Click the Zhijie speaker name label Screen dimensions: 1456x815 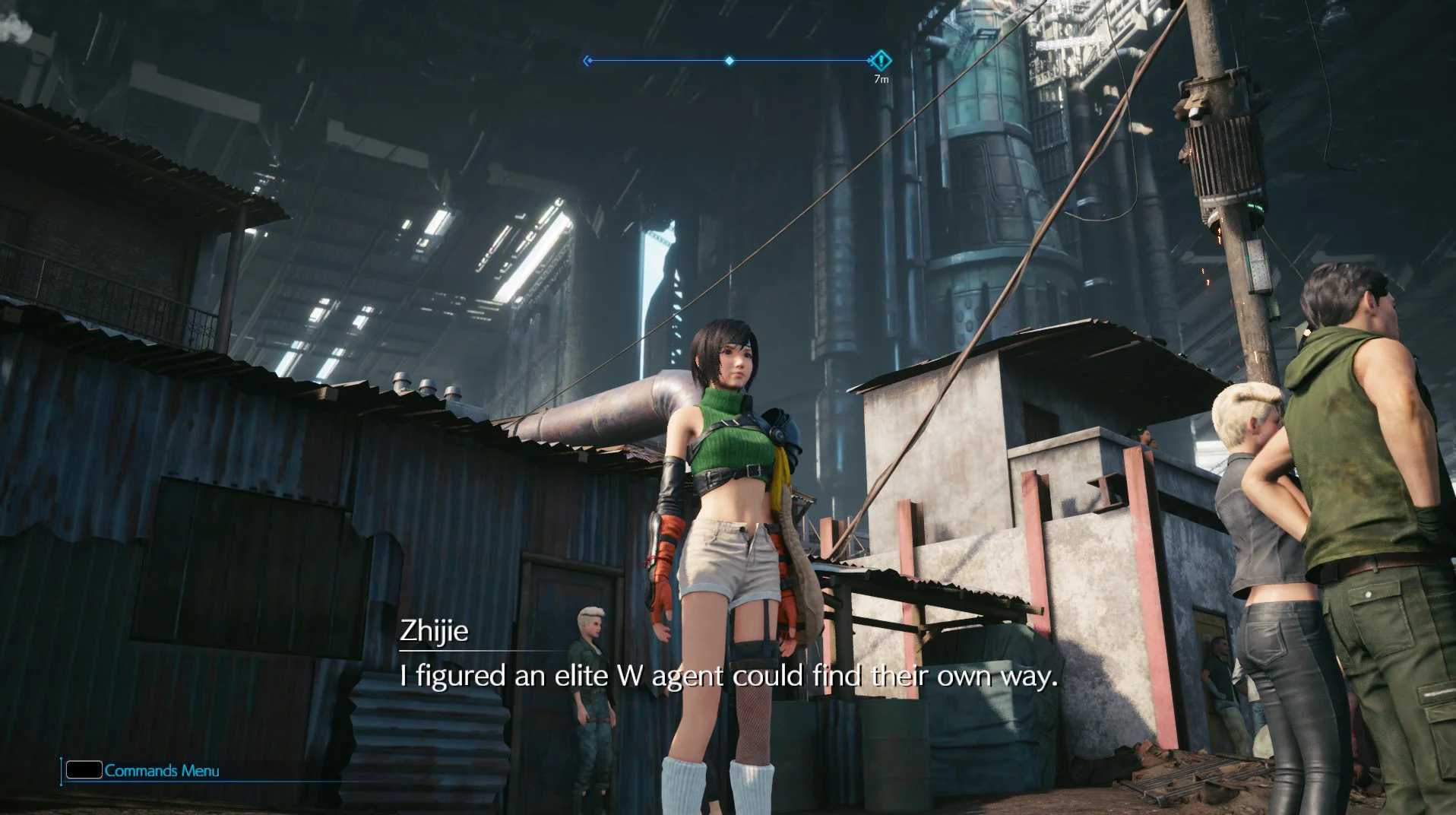pyautogui.click(x=433, y=633)
